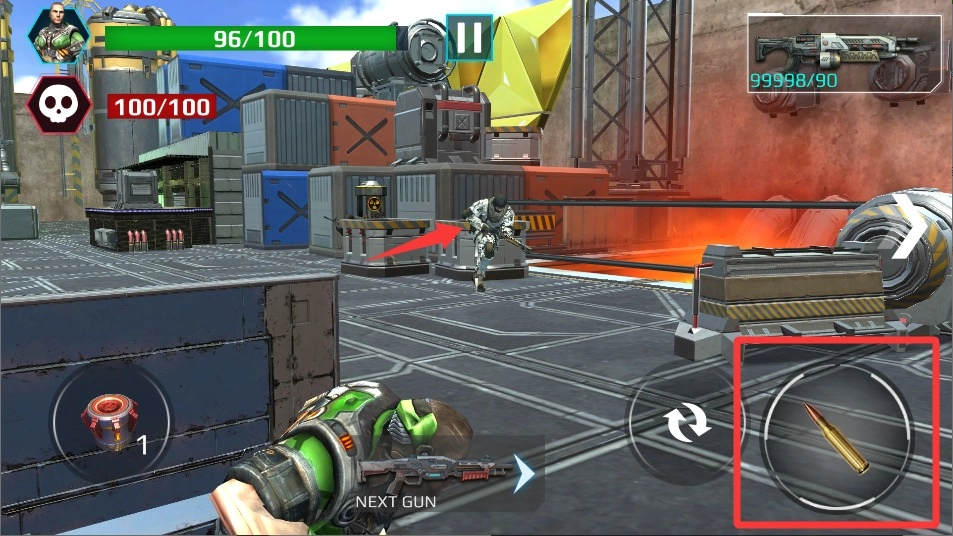Throw a grenade using the grenade button
Image resolution: width=953 pixels, height=536 pixels.
tap(110, 422)
